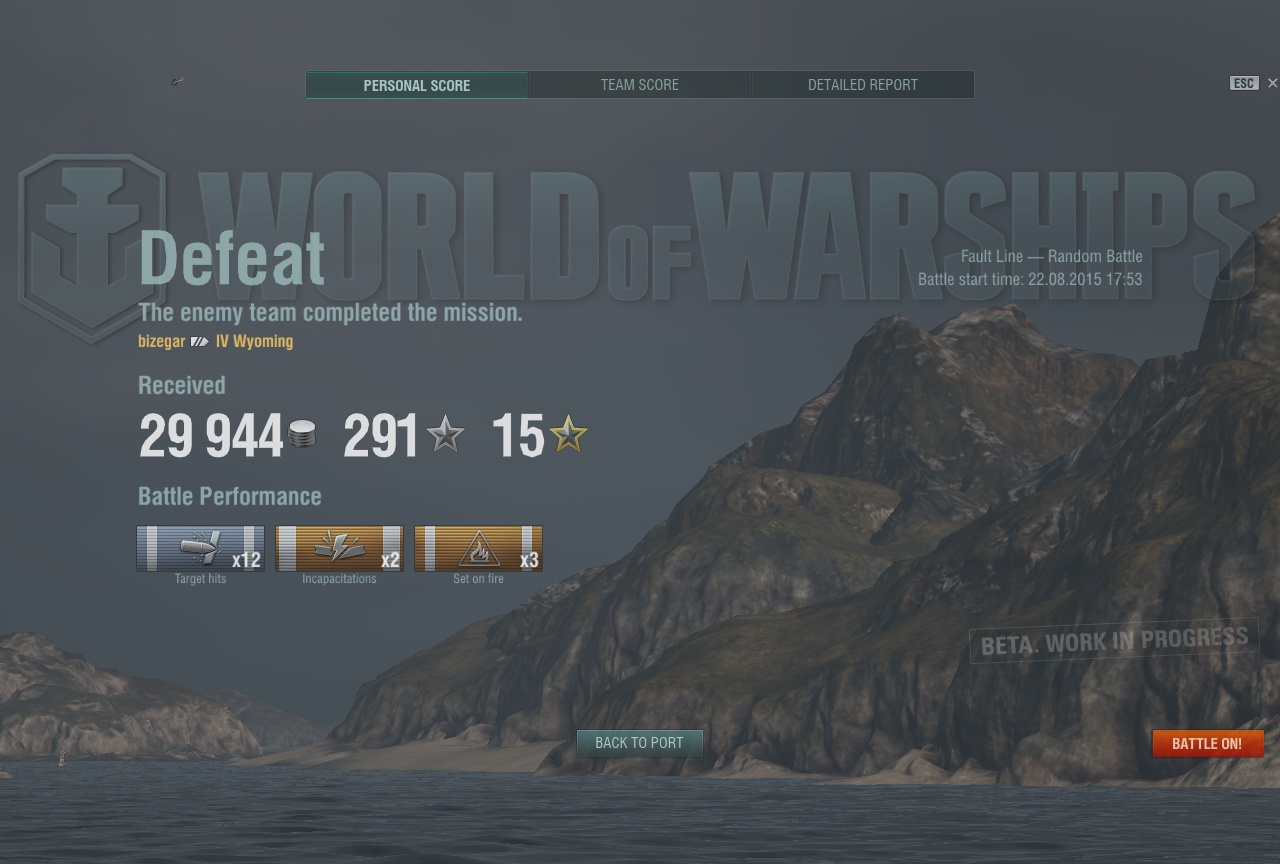Open the Team Score tab
1280x864 pixels.
(x=639, y=85)
